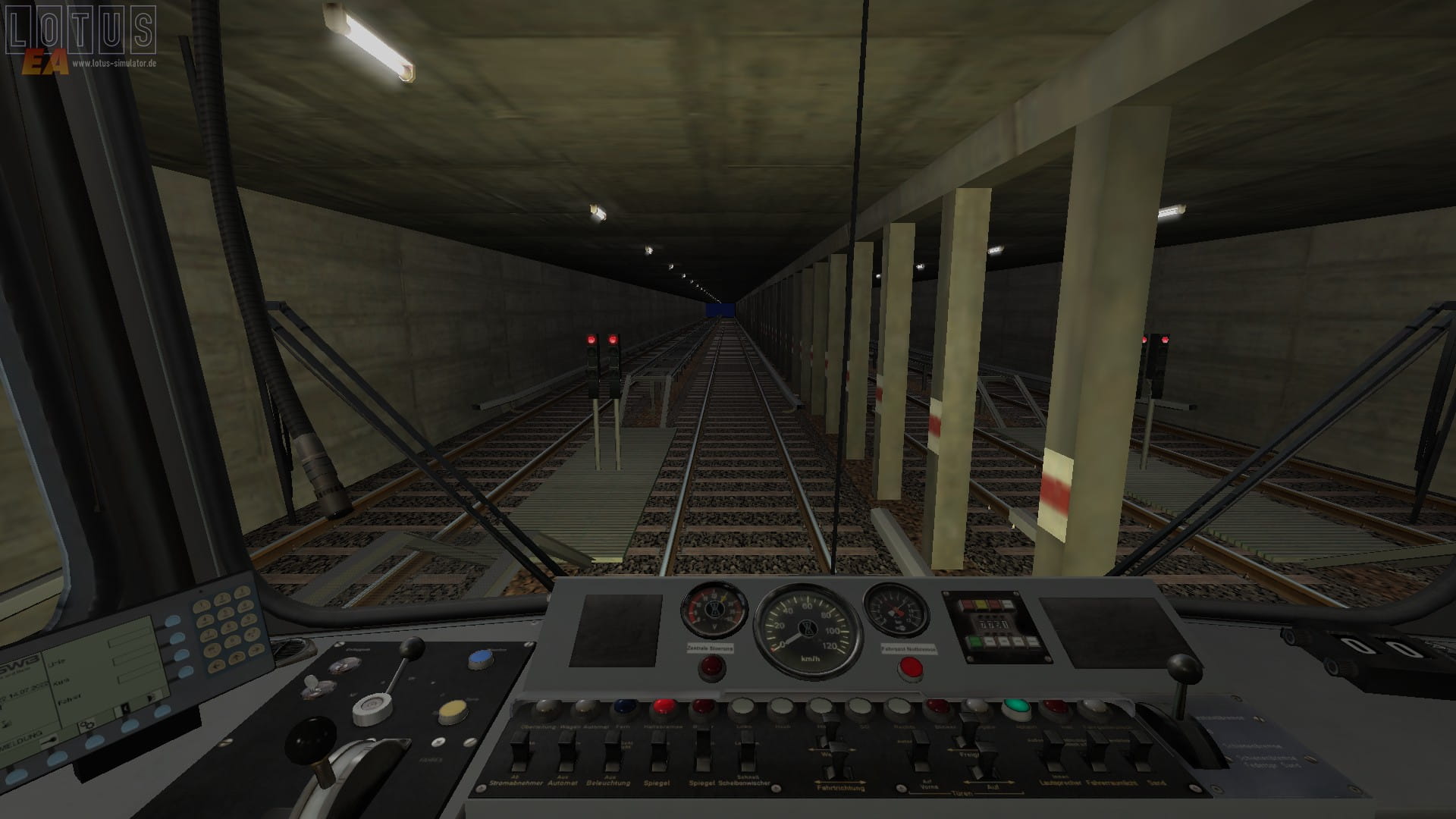1456x819 pixels.
Task: Activate the Sand switch
Action: pyautogui.click(x=1140, y=751)
